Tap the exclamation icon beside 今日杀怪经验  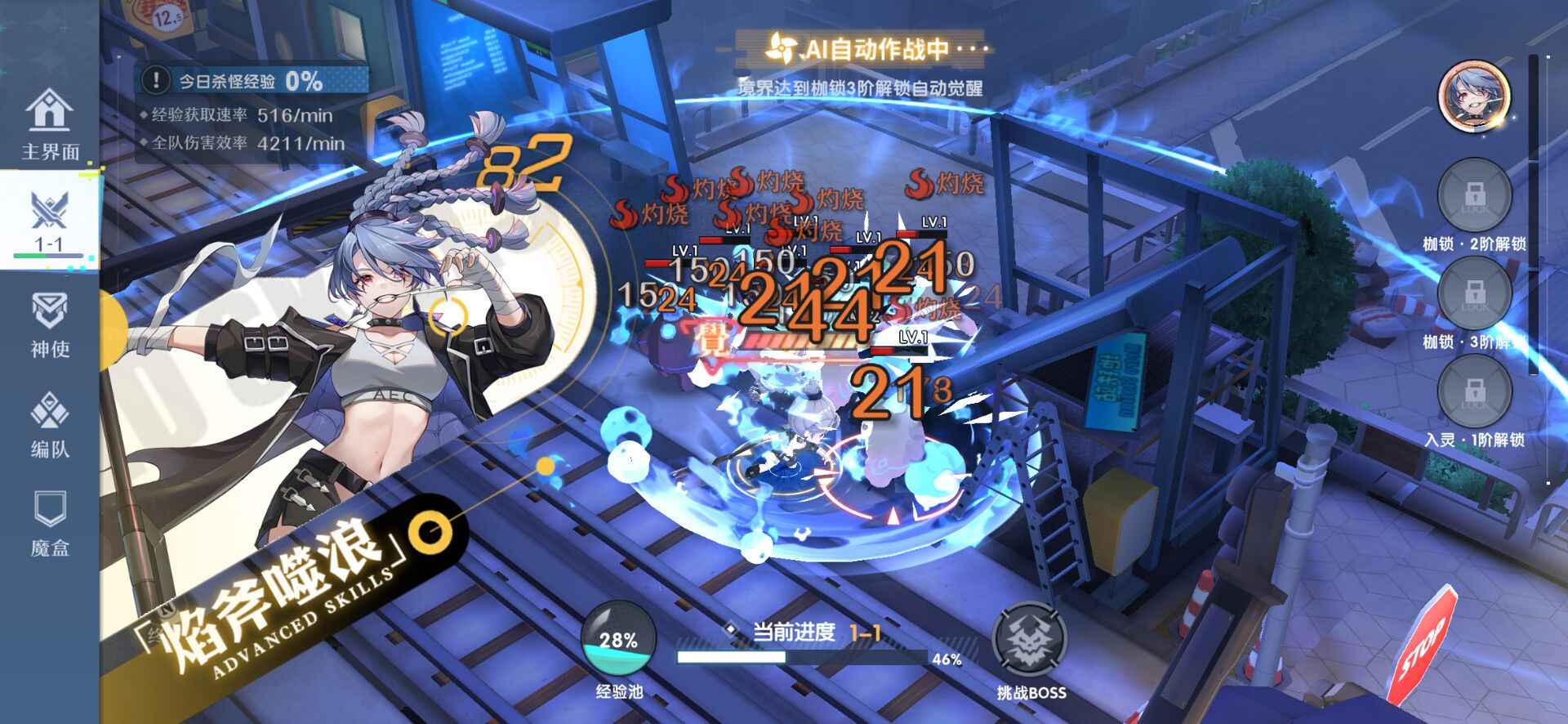coord(154,81)
